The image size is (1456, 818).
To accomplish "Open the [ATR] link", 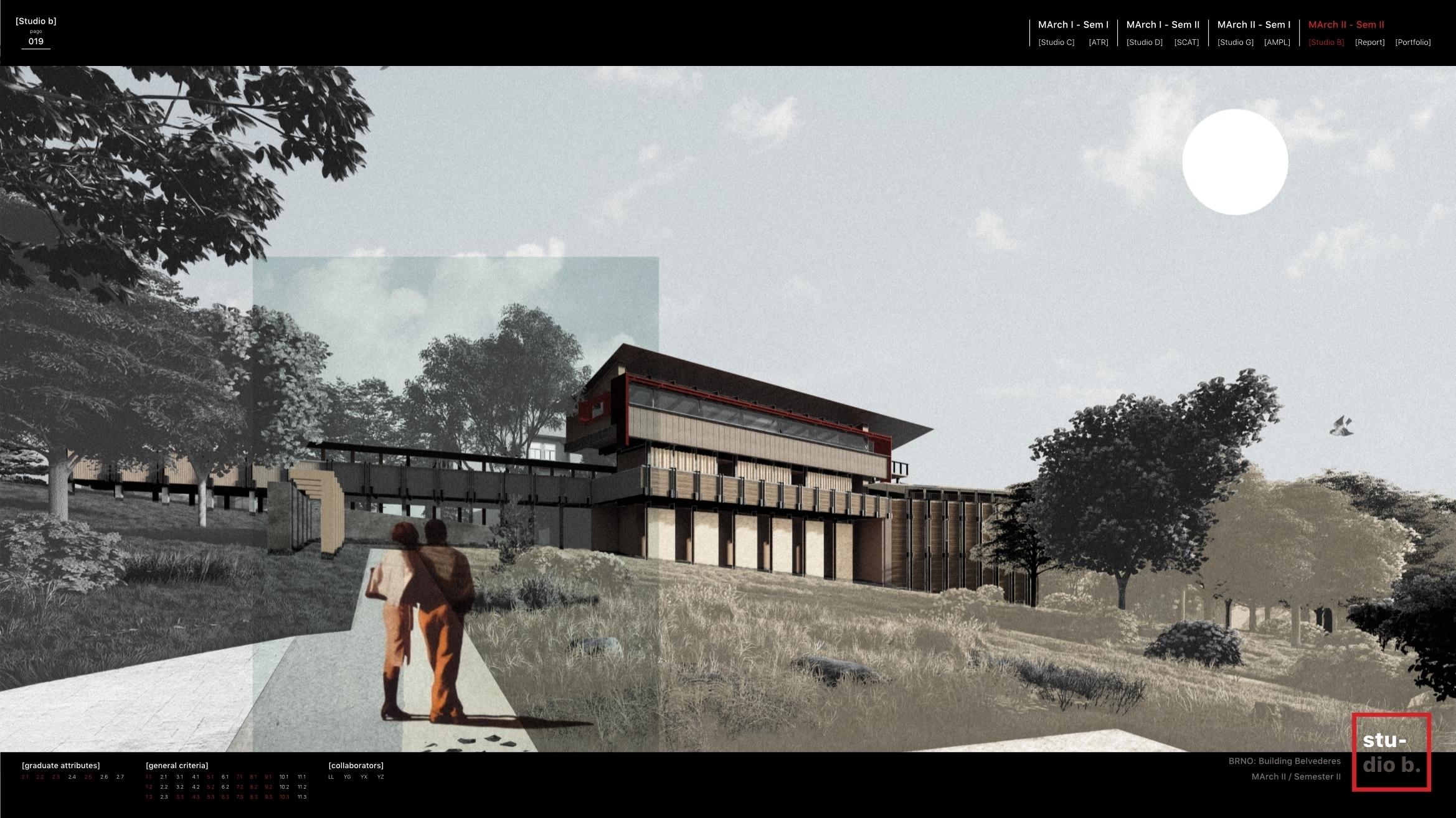I will point(1099,42).
